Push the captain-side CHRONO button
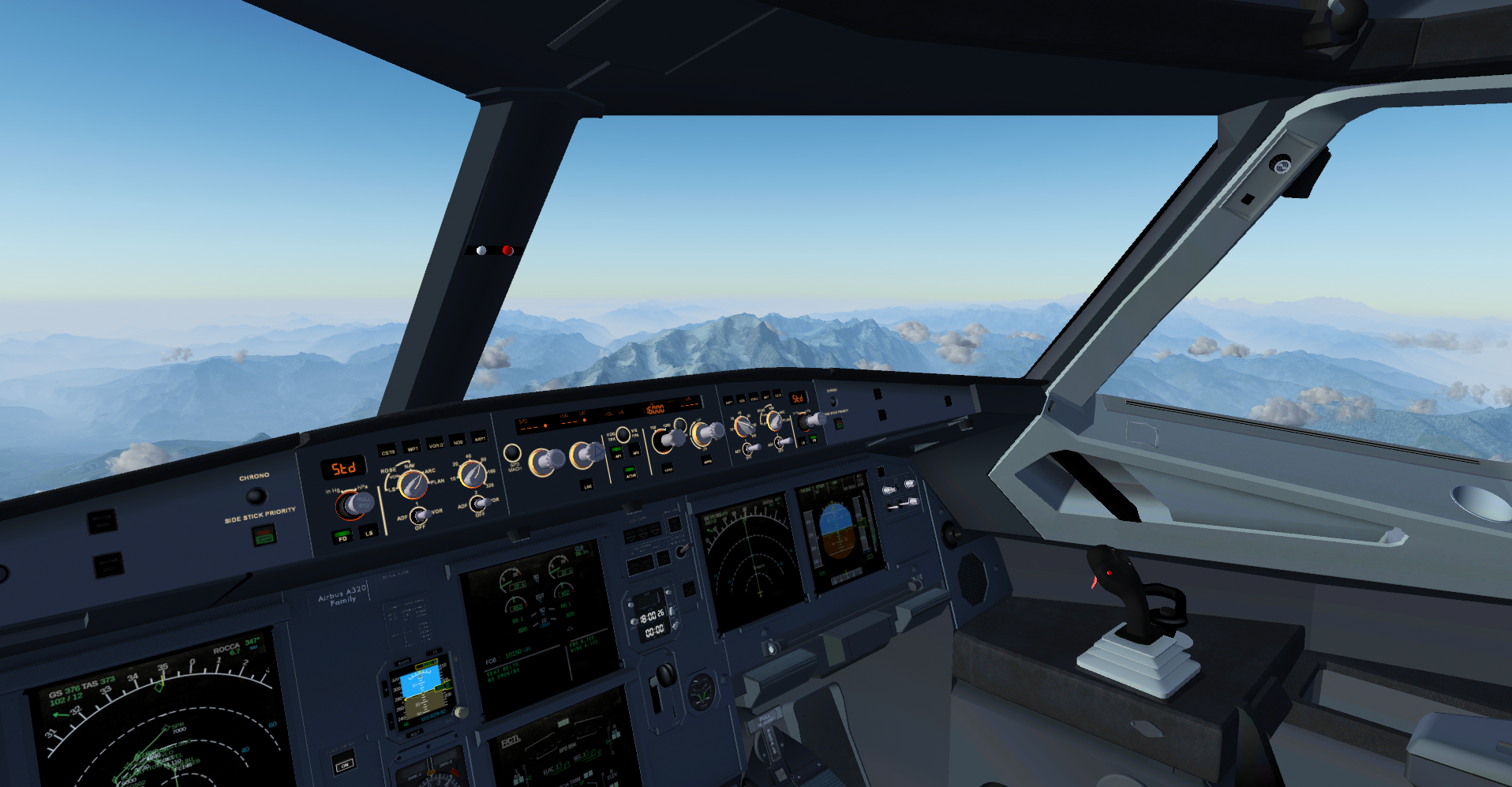The image size is (1512, 787). pos(256,496)
